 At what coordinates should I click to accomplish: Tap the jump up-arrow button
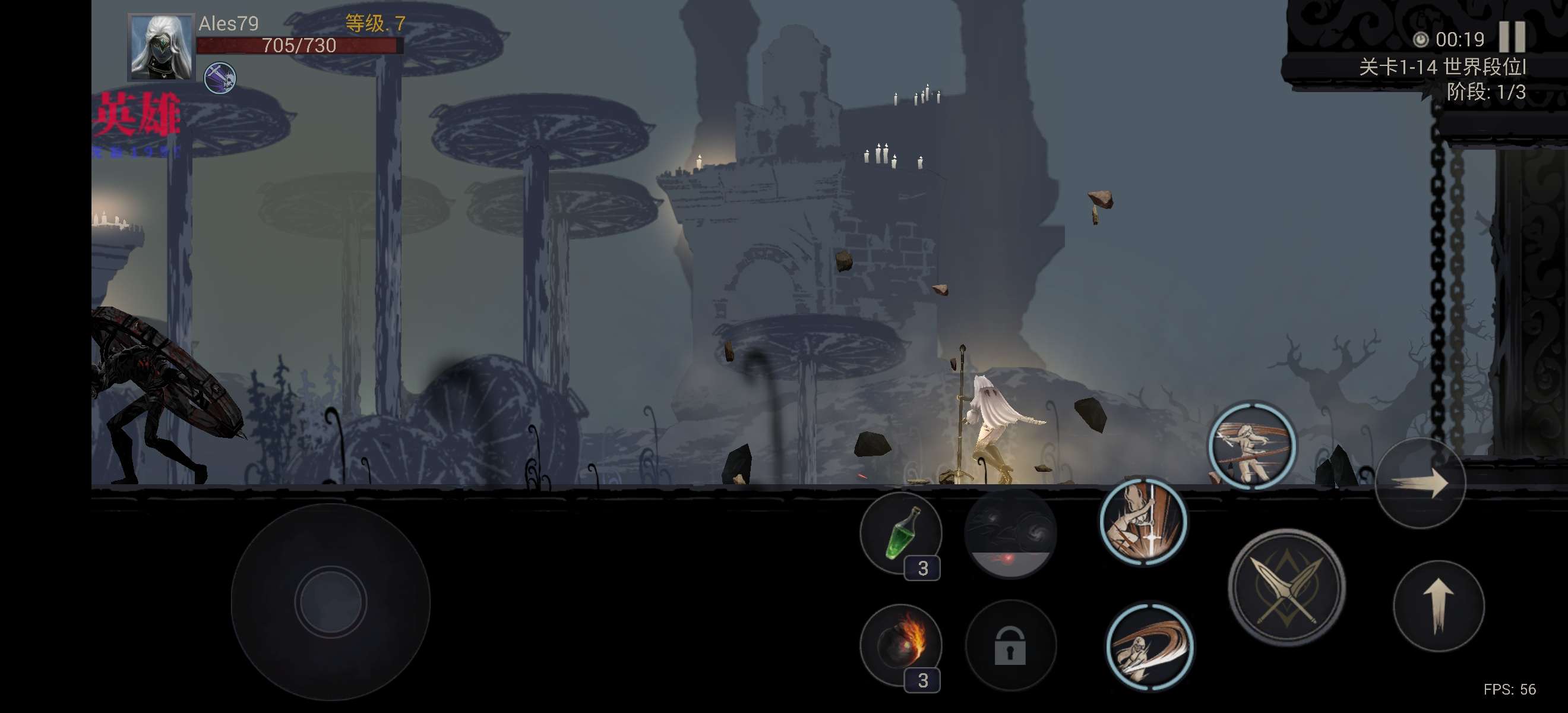(1439, 605)
